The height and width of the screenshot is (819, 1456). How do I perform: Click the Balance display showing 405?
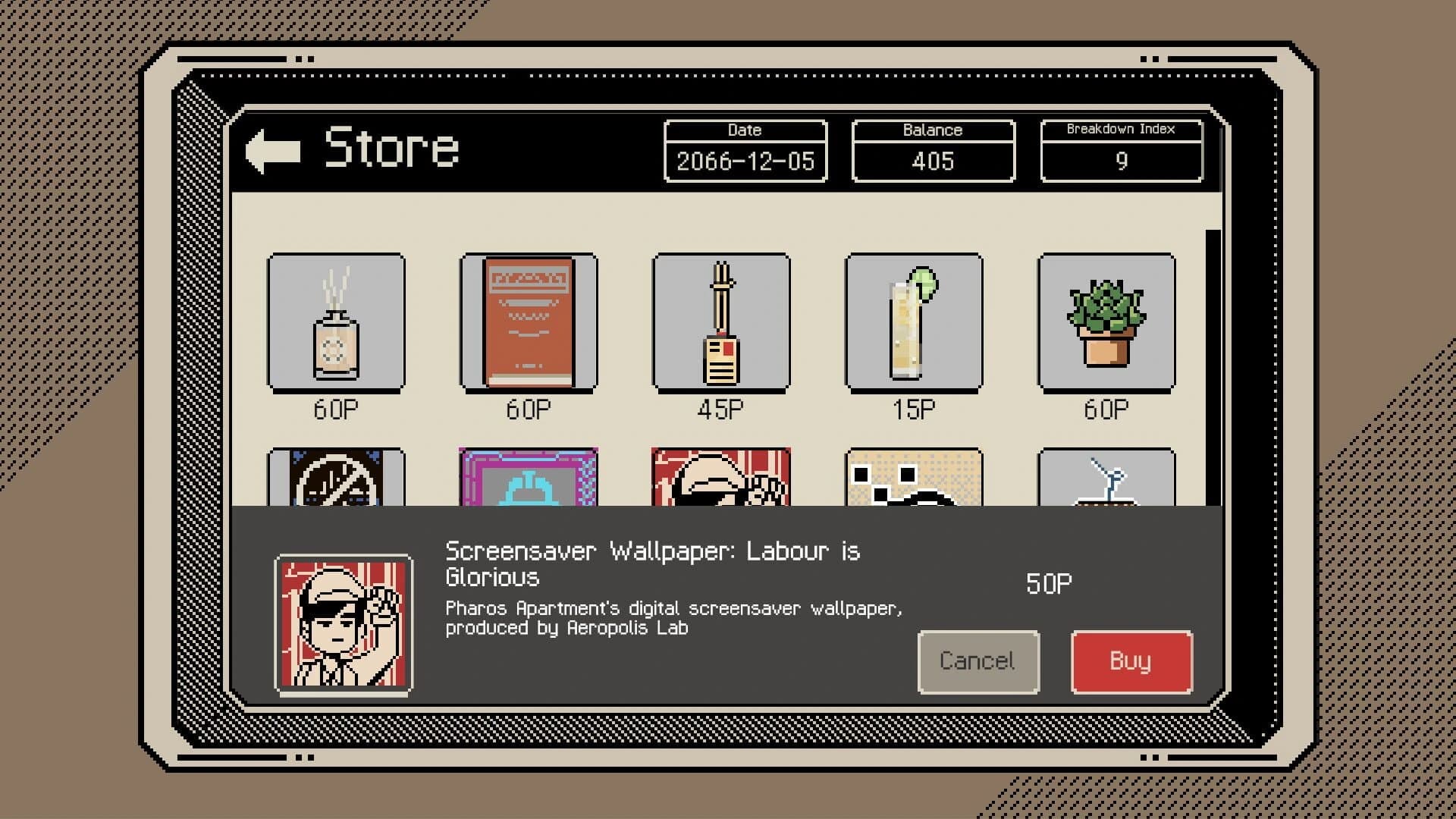coord(933,160)
